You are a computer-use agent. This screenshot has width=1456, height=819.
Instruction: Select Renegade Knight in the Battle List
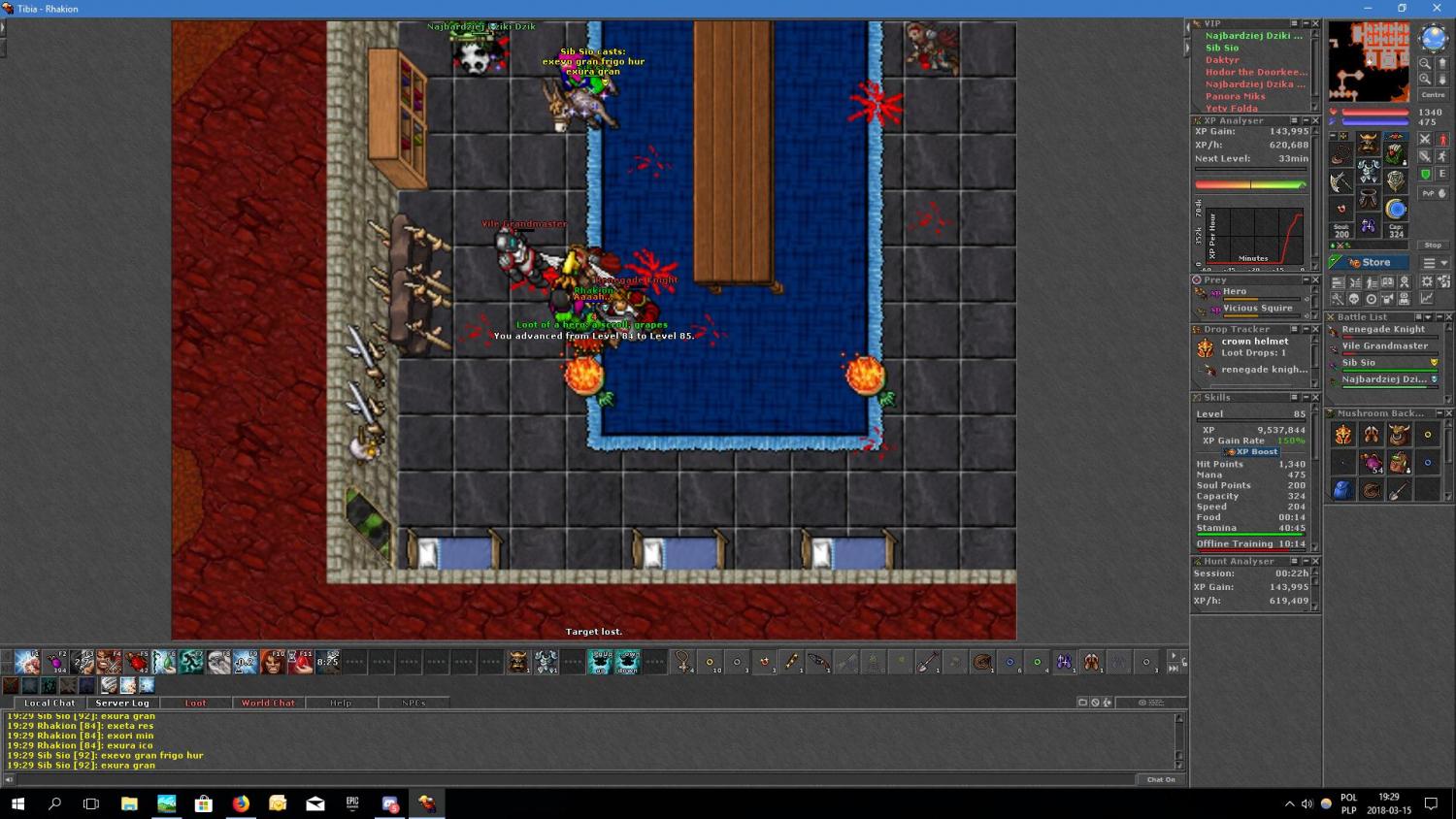(1383, 330)
